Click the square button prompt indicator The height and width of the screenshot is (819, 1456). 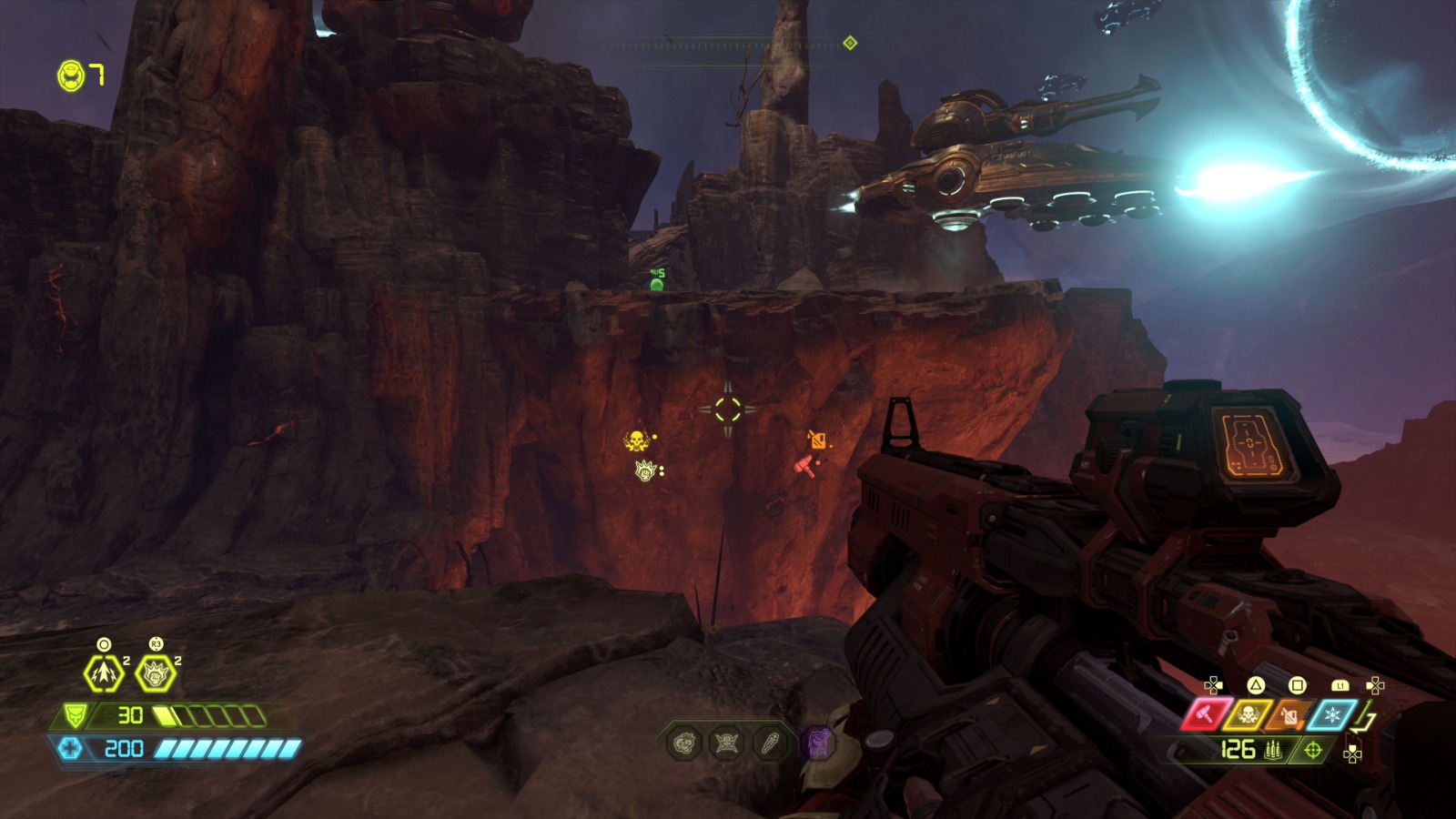coord(1297,685)
